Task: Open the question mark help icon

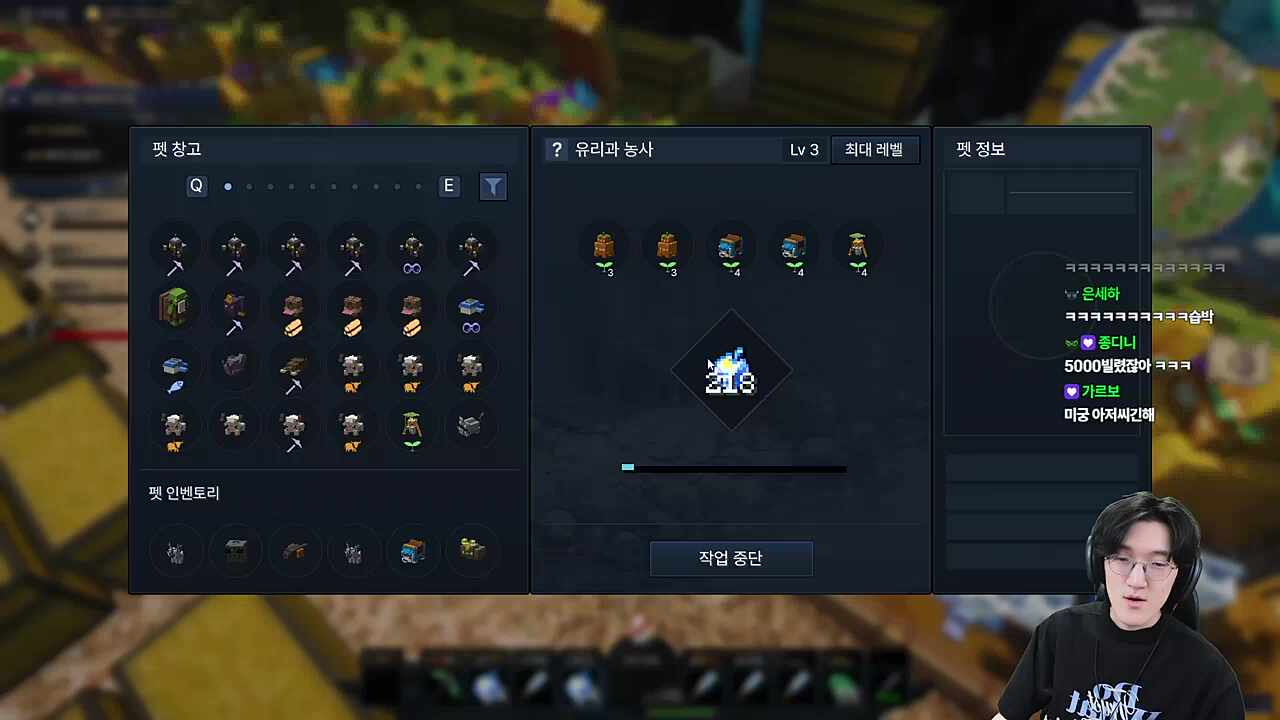Action: (x=557, y=150)
